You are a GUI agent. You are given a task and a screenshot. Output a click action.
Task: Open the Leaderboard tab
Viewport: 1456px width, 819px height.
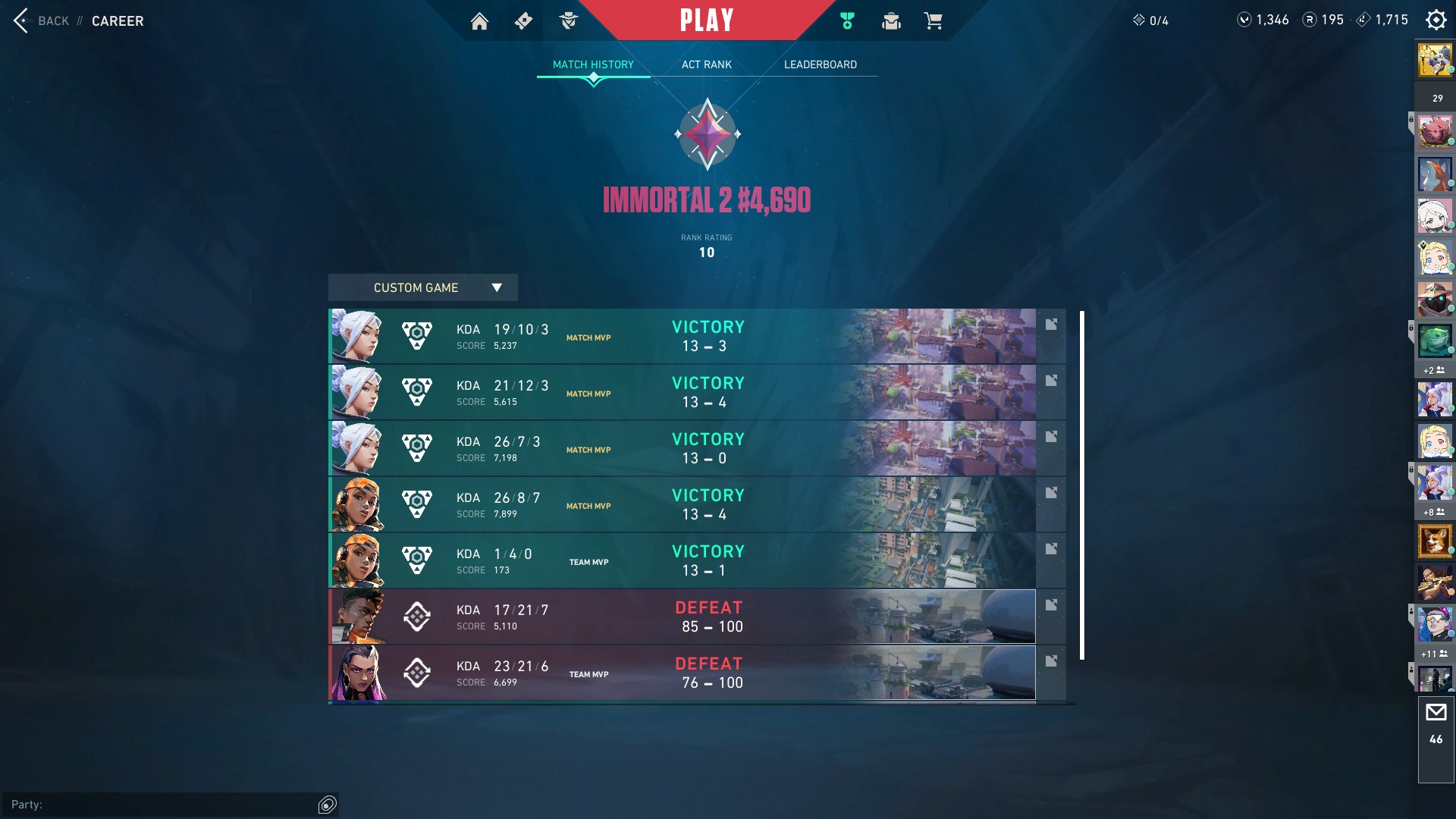click(821, 64)
